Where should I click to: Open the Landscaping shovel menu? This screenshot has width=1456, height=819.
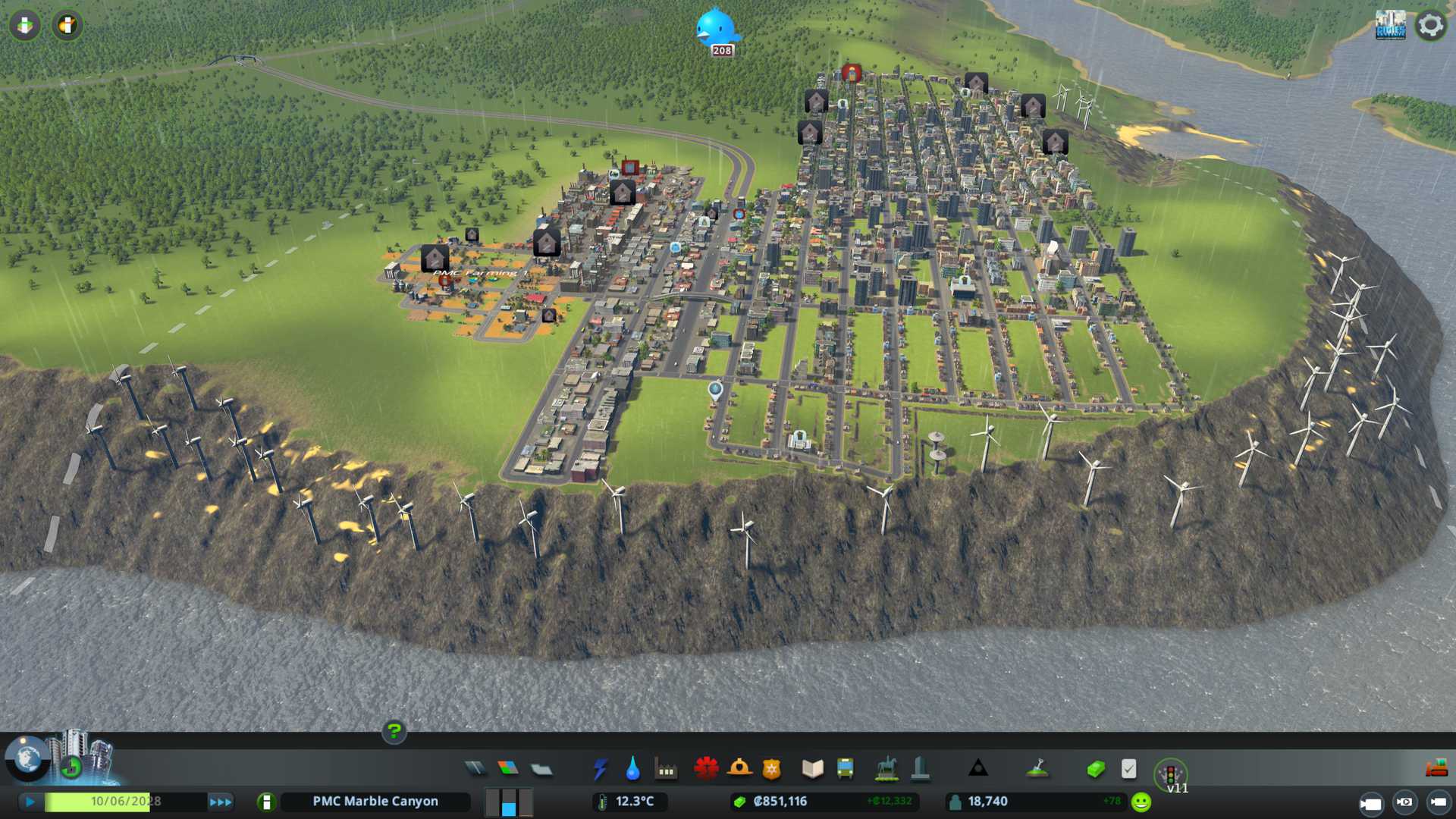click(1037, 768)
